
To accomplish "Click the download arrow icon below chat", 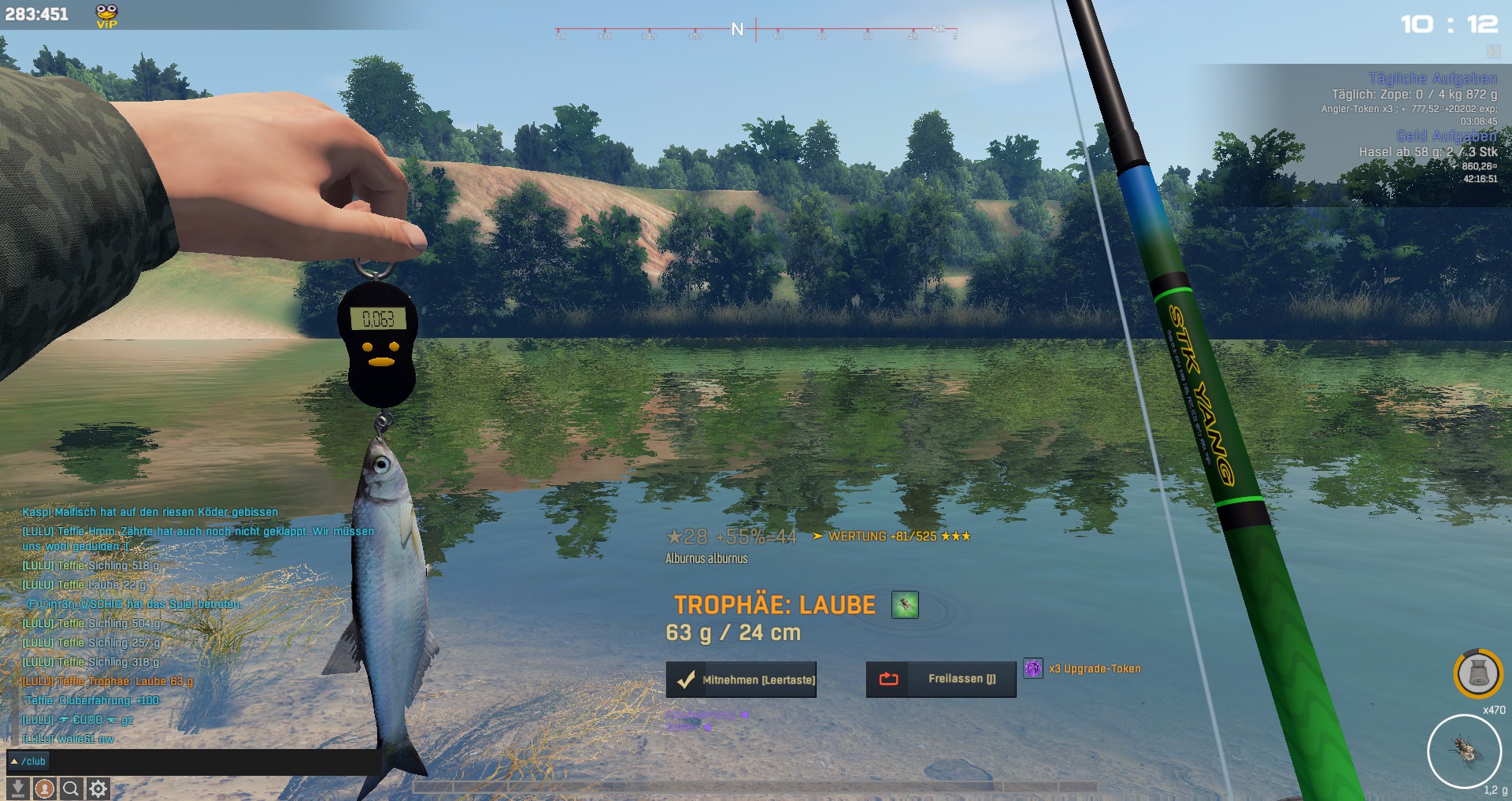I will 18,788.
